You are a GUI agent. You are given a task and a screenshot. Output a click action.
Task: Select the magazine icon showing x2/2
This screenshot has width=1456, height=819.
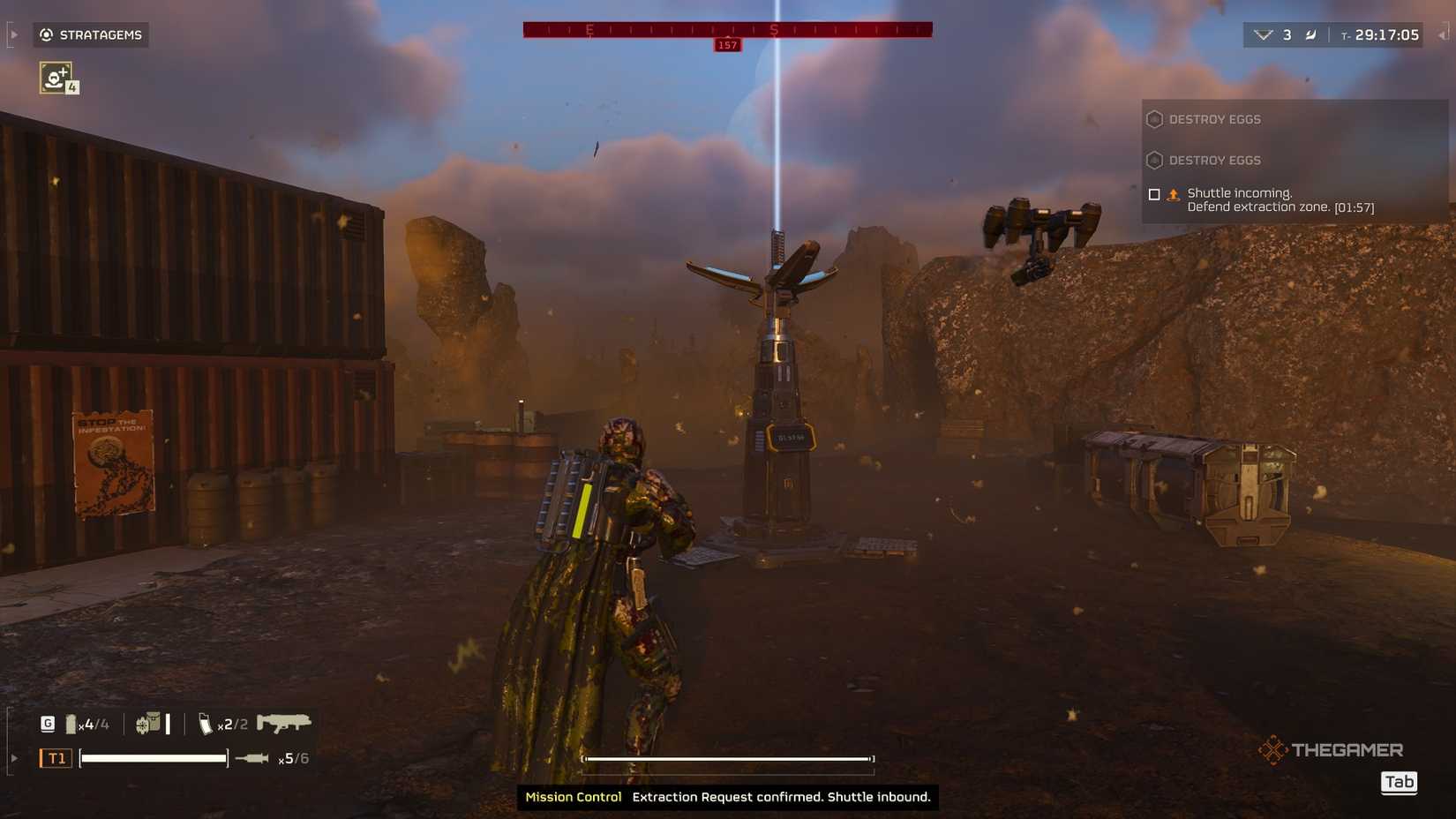tap(206, 722)
